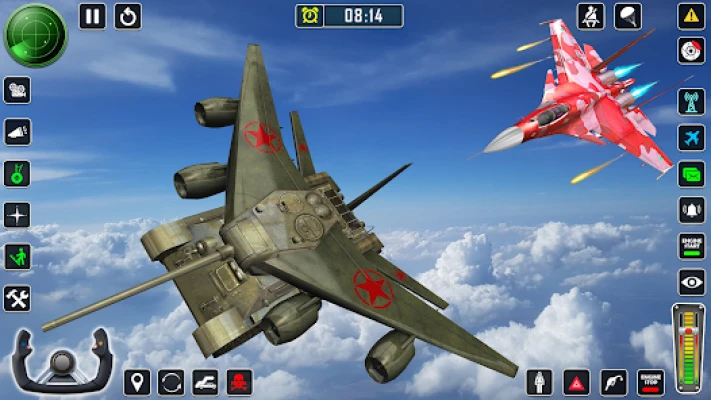711x400 pixels.
Task: Toggle the radio antenna tower icon
Action: click(x=691, y=101)
